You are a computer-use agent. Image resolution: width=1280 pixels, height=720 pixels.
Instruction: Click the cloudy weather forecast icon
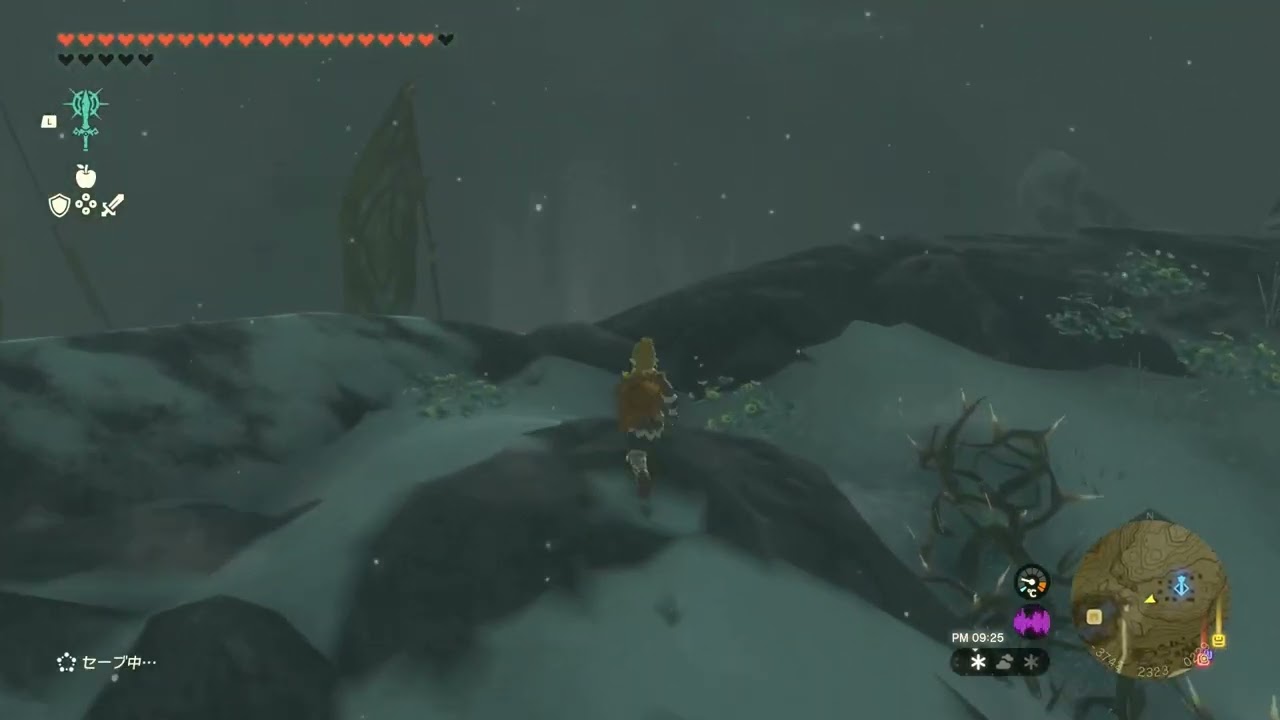(1005, 662)
